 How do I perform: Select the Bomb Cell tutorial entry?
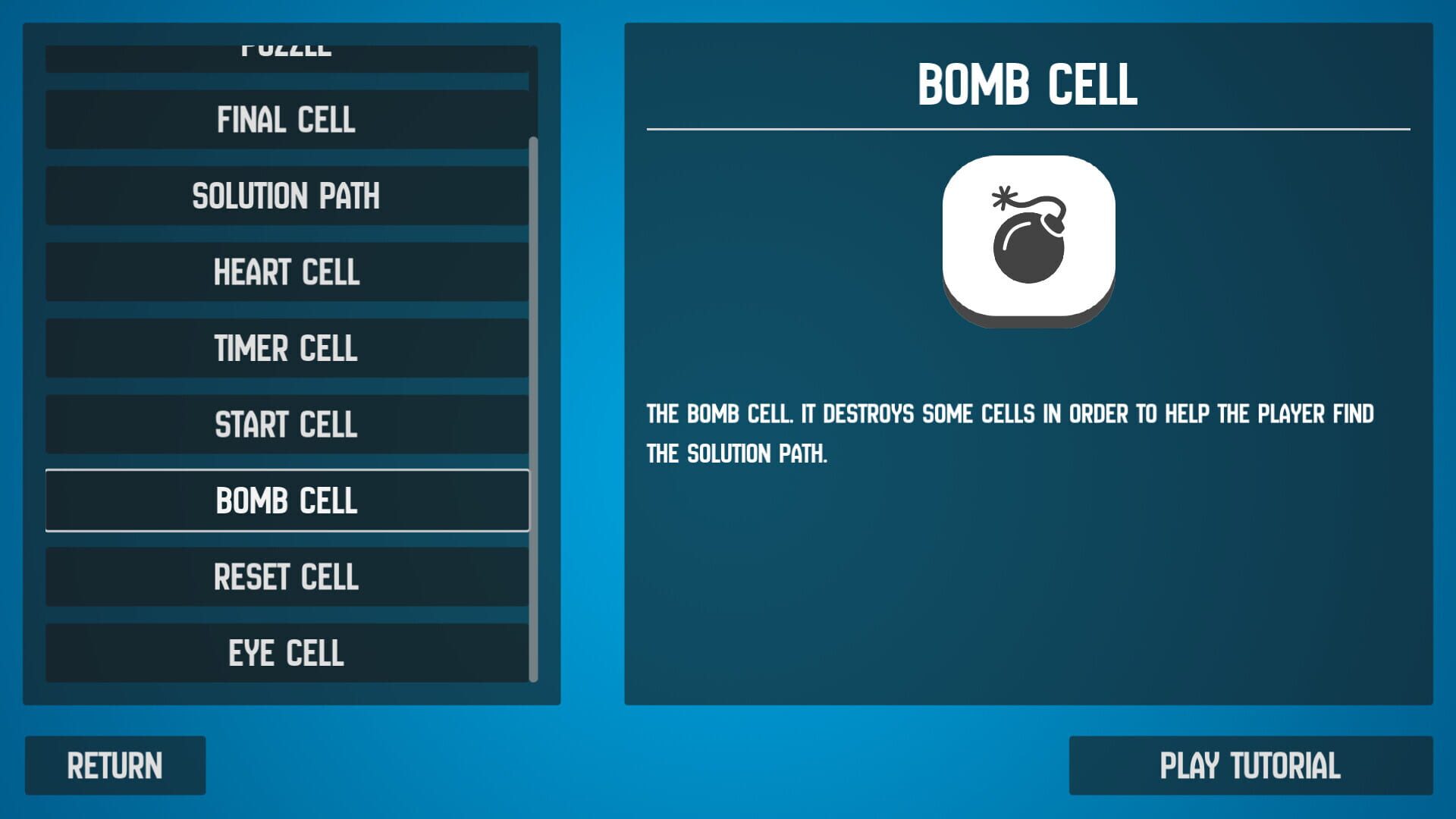point(287,500)
